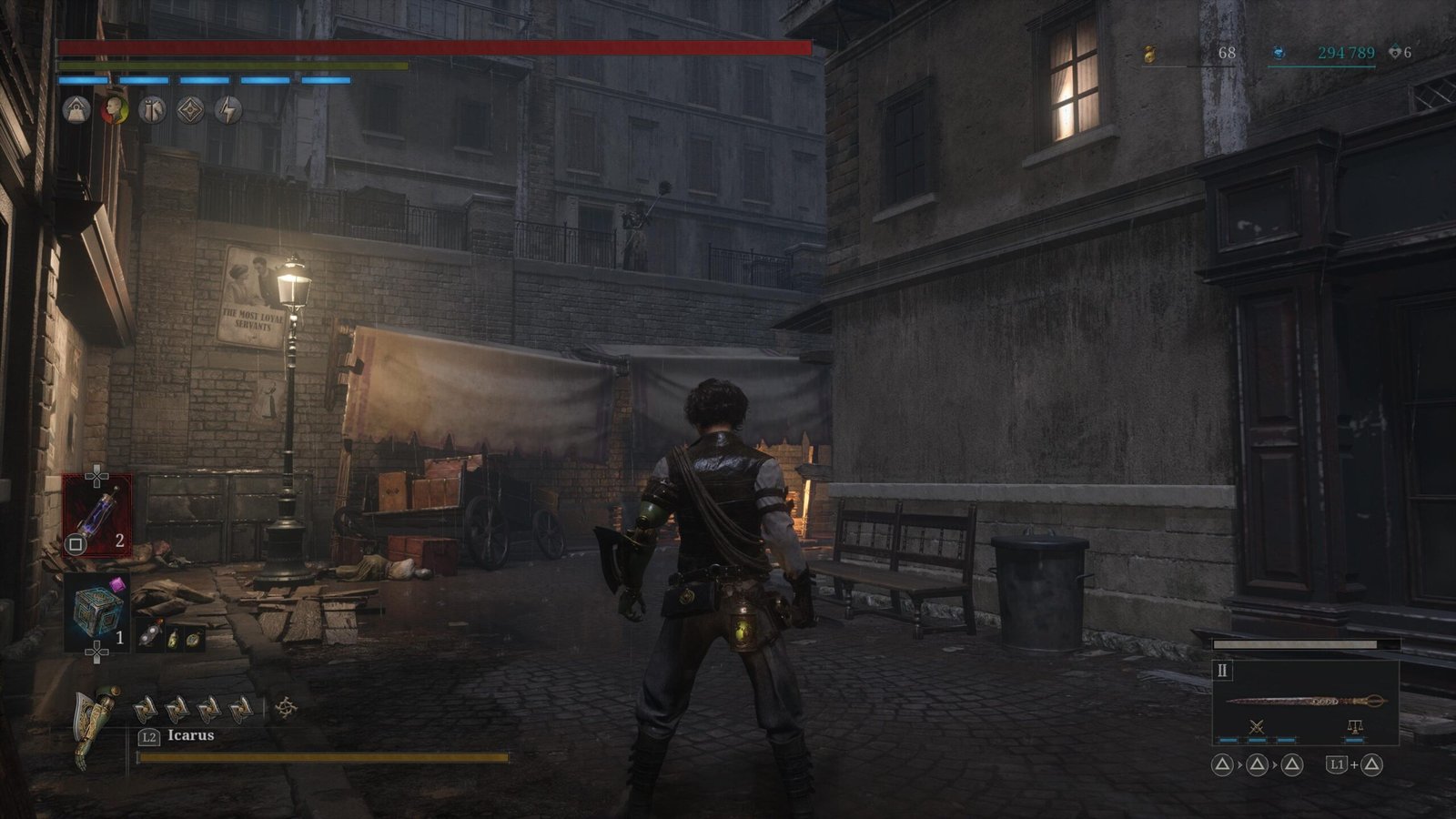Click the small lantern item icon

point(172,639)
